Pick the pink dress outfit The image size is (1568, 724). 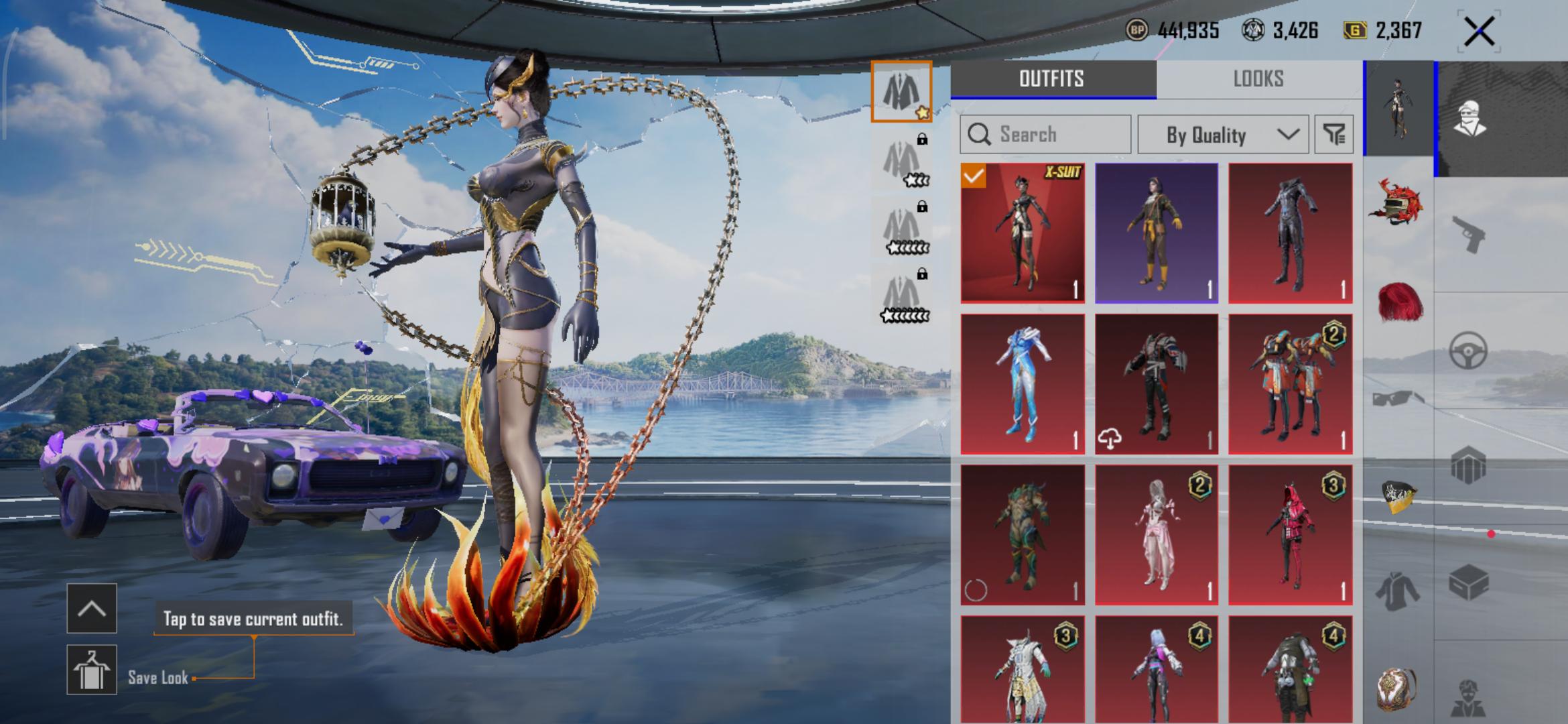[x=1157, y=534]
